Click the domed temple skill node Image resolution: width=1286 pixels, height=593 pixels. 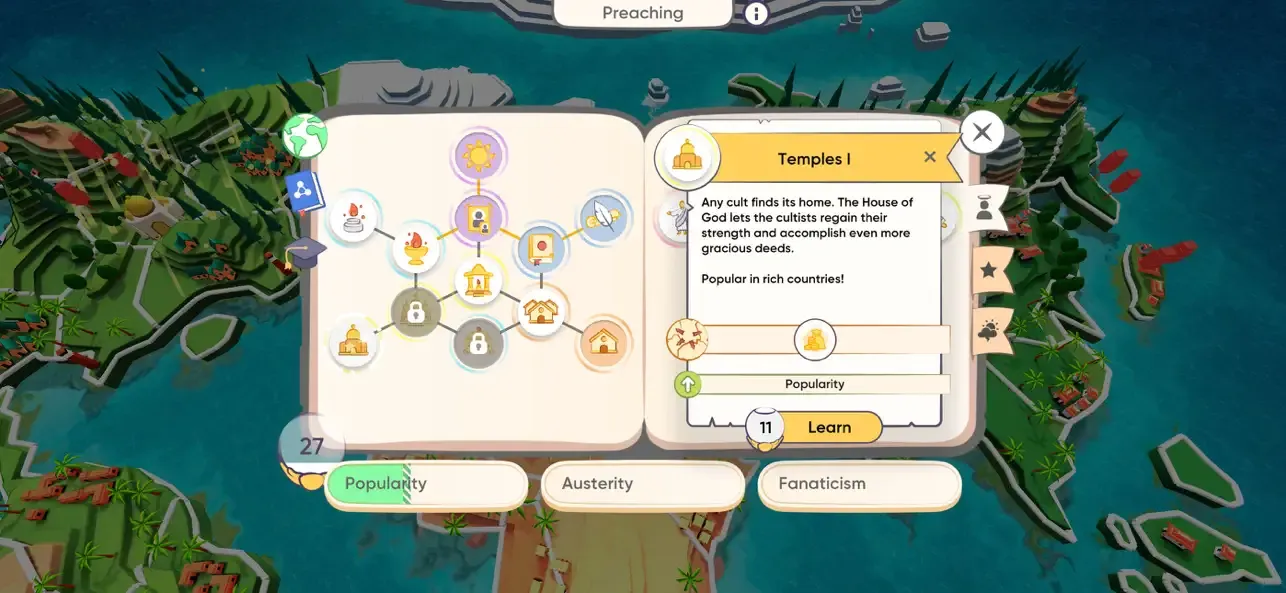pyautogui.click(x=354, y=343)
